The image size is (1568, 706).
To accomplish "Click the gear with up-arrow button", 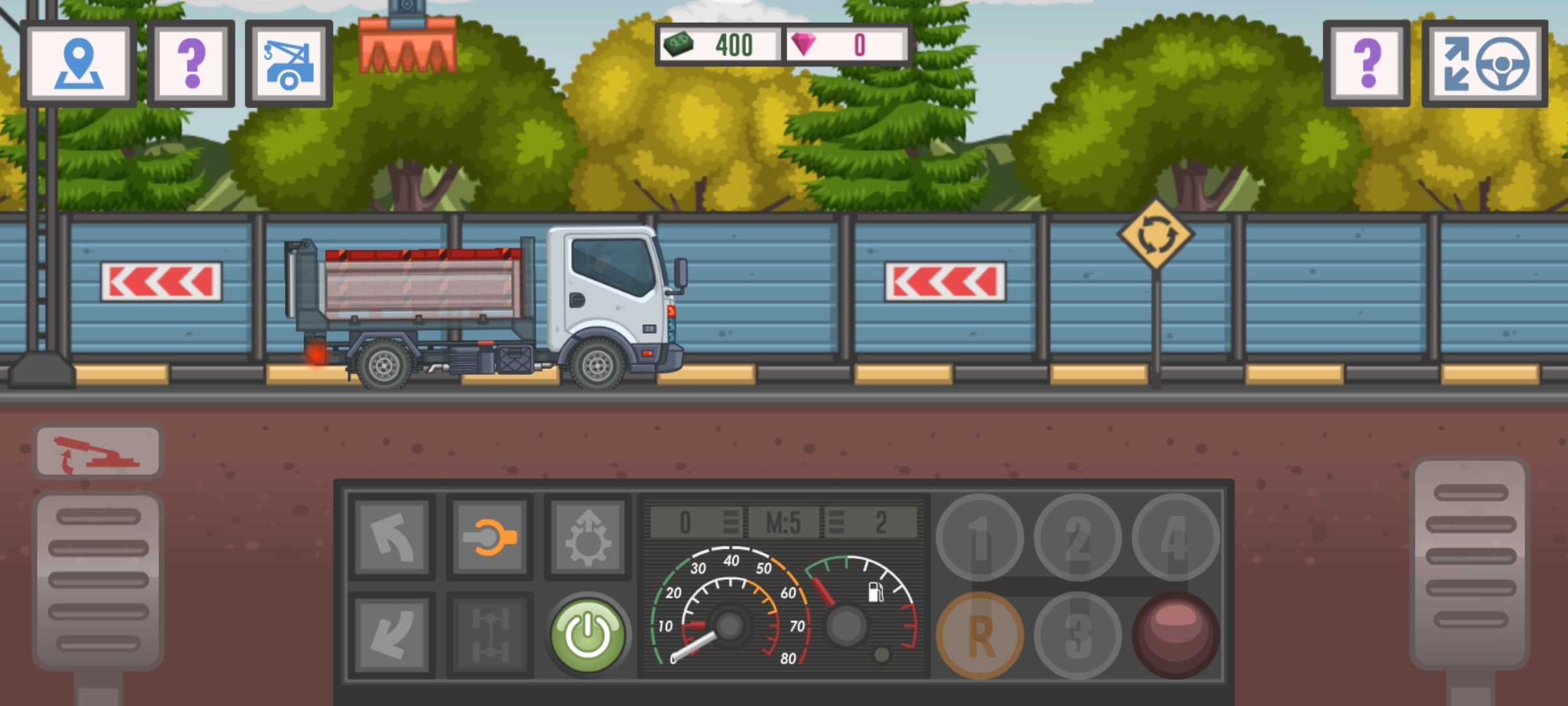I will click(x=587, y=537).
